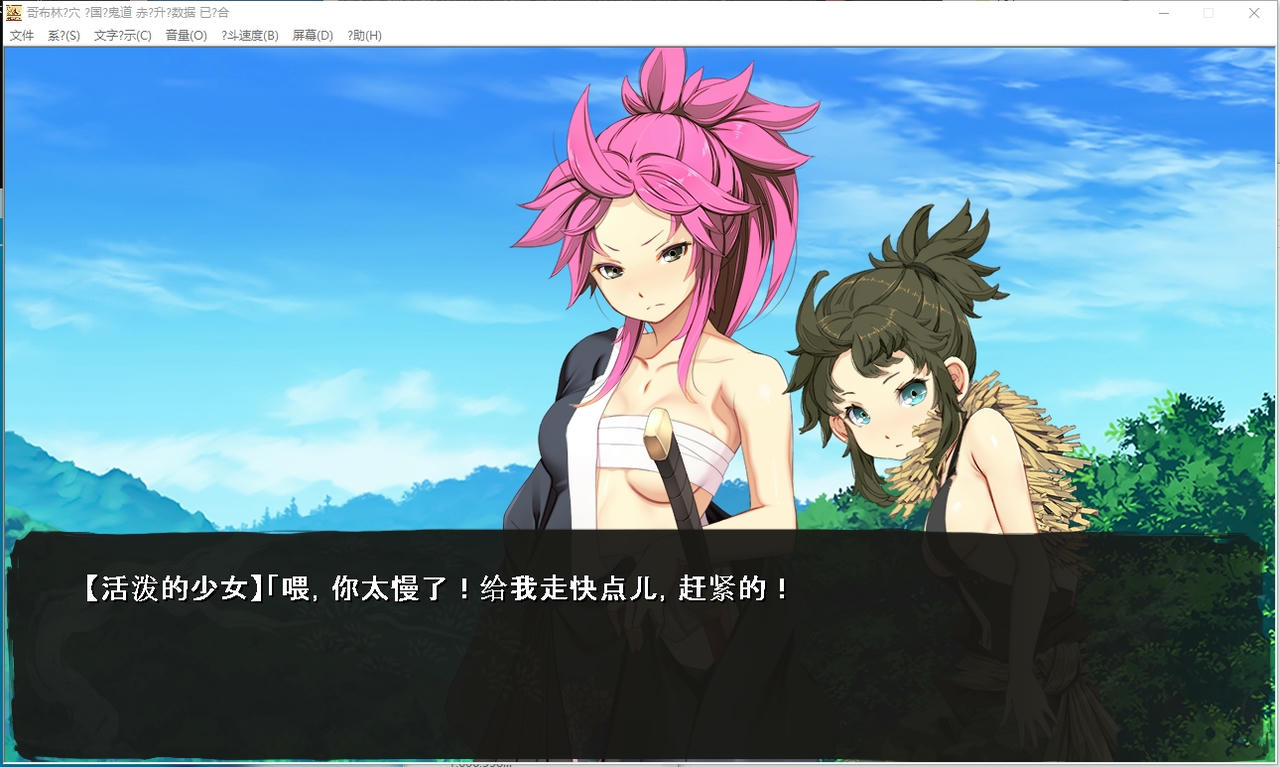Close the game window
Image resolution: width=1280 pixels, height=767 pixels.
pyautogui.click(x=1254, y=12)
